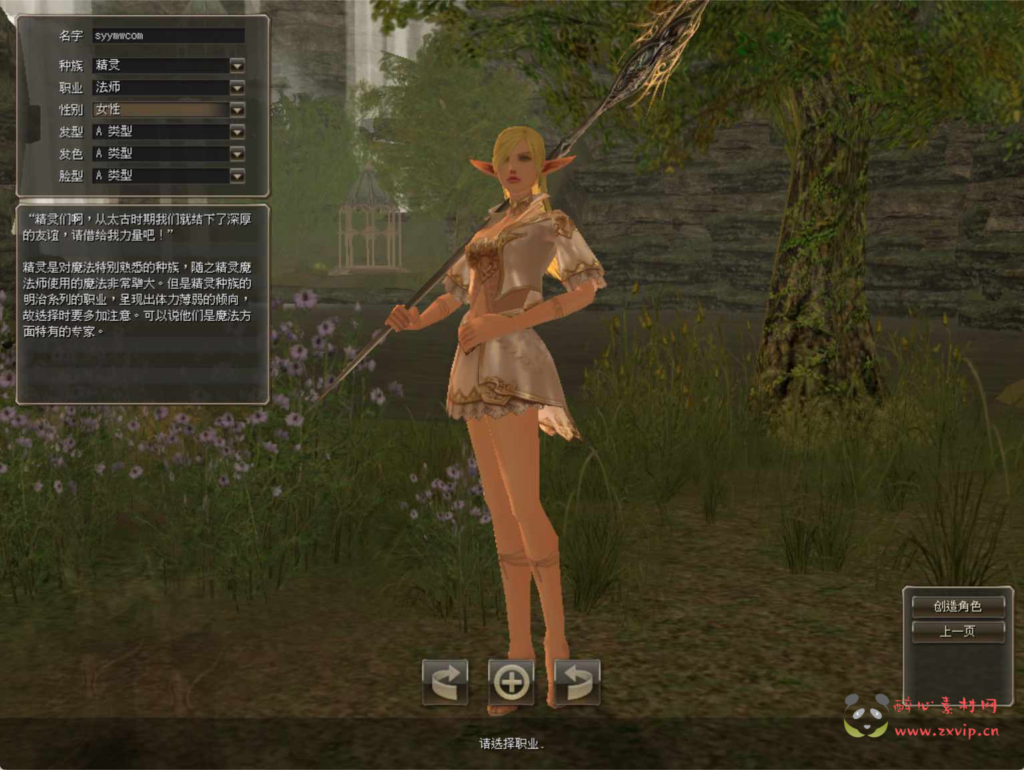Open the 种族 race dropdown
This screenshot has width=1024, height=770.
coord(237,65)
